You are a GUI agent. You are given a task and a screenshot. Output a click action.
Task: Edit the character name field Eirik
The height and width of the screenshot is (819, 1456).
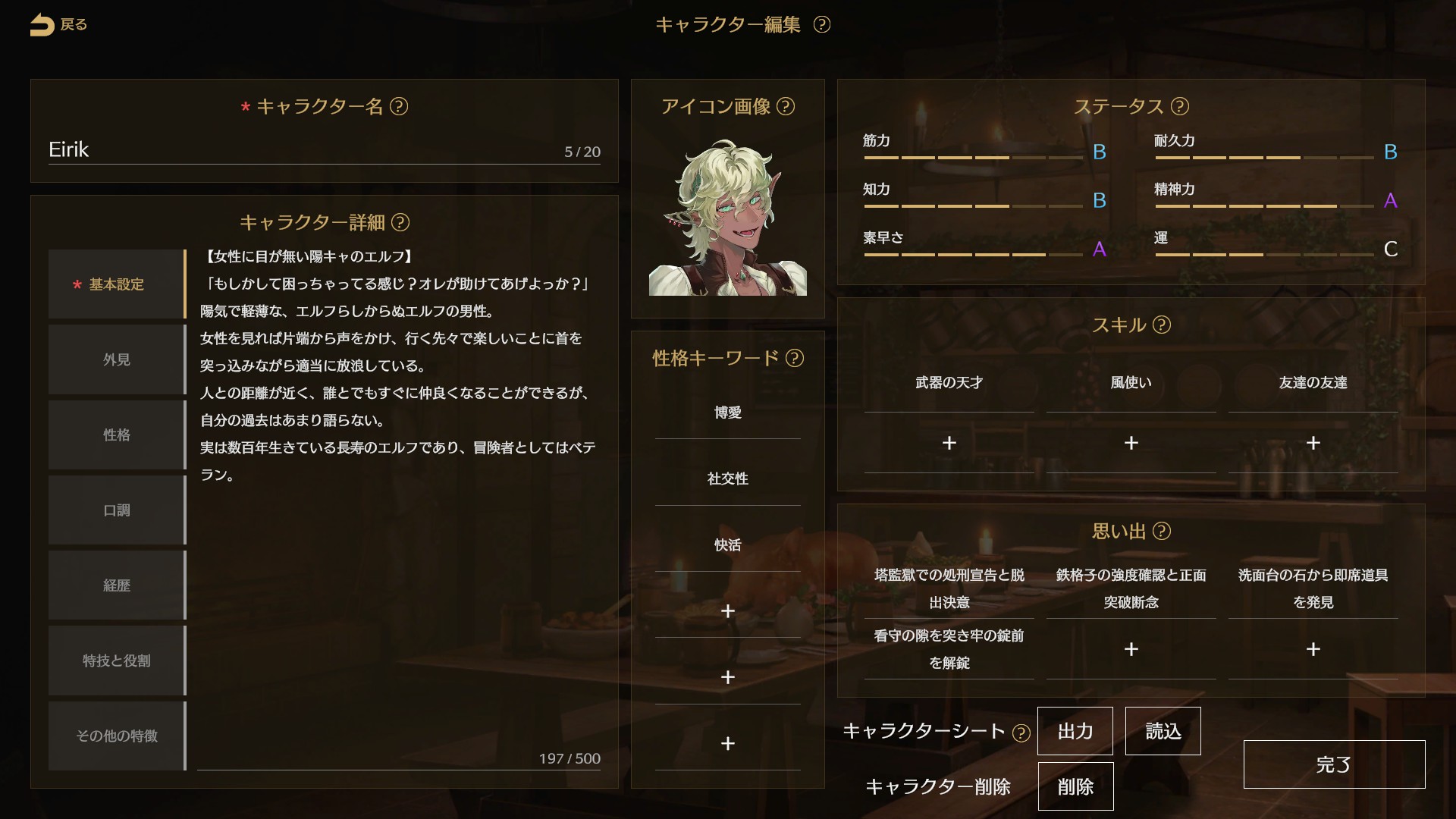303,149
